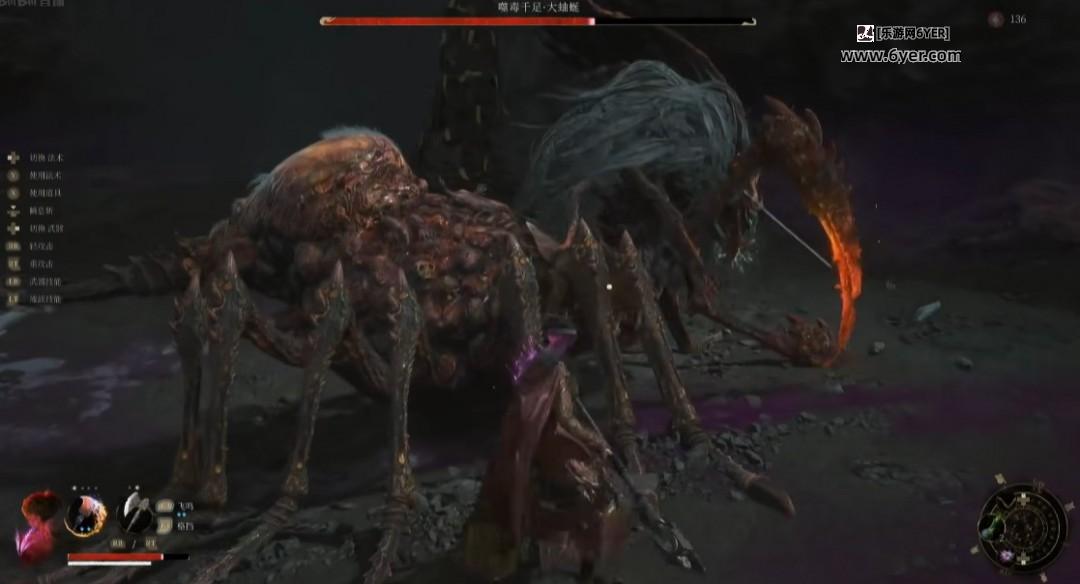
Task: Click the 6yer.com watermark link
Action: (x=900, y=56)
